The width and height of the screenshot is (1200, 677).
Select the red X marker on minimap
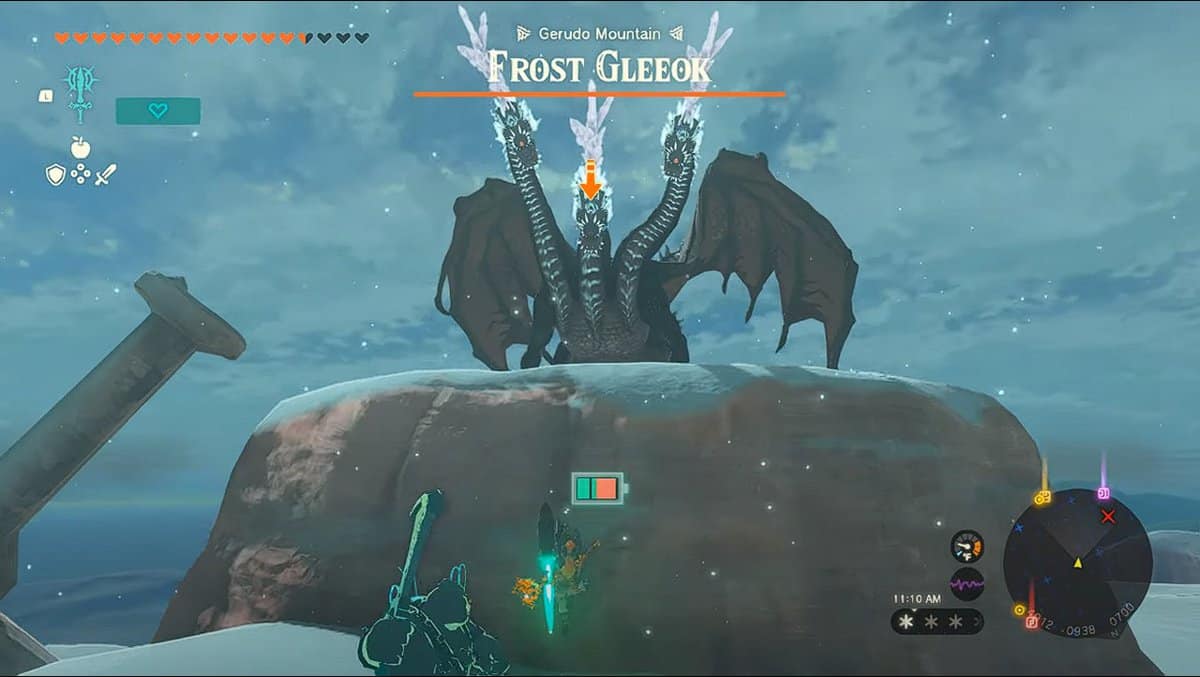[1108, 516]
